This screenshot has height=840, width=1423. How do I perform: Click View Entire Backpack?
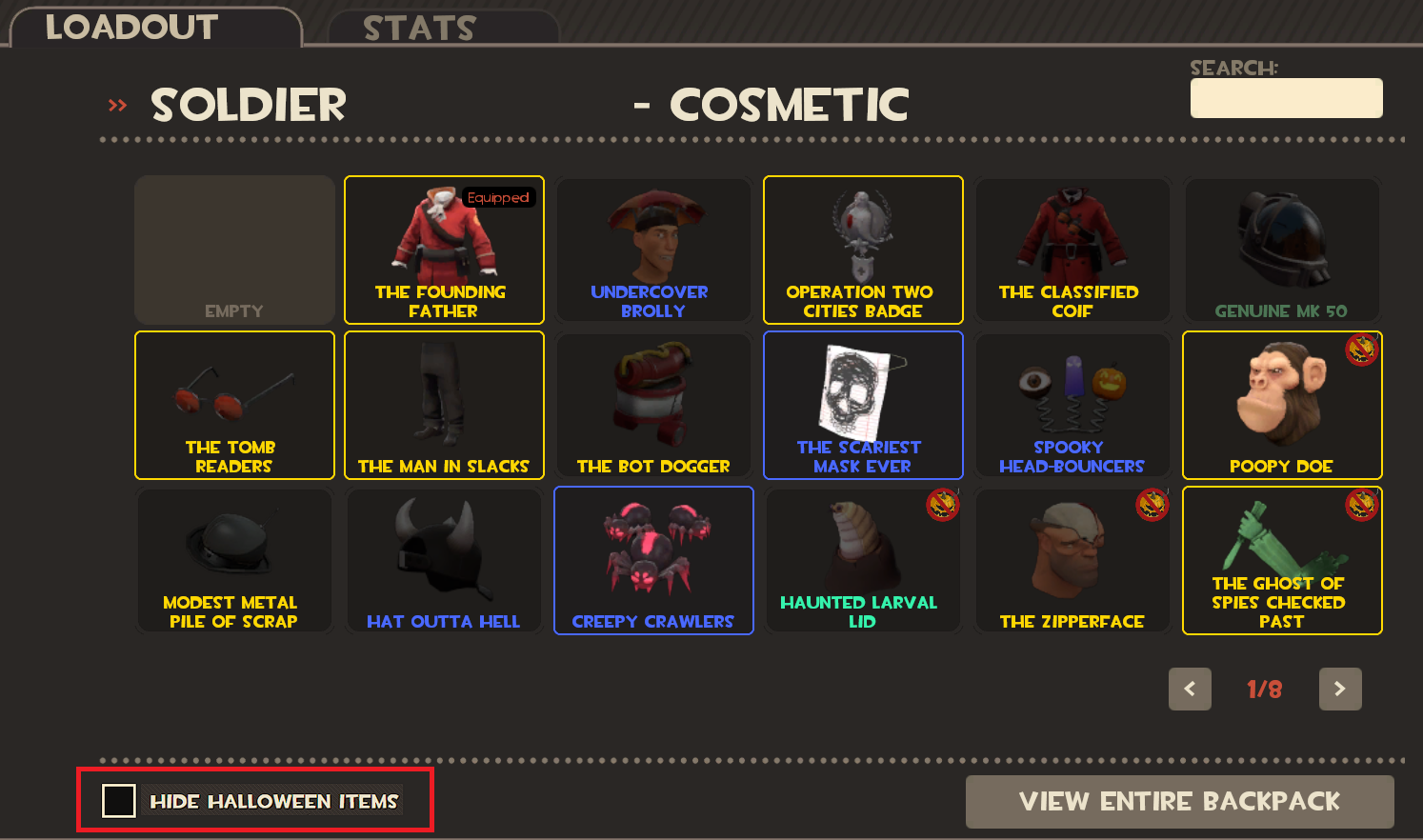tap(1180, 801)
